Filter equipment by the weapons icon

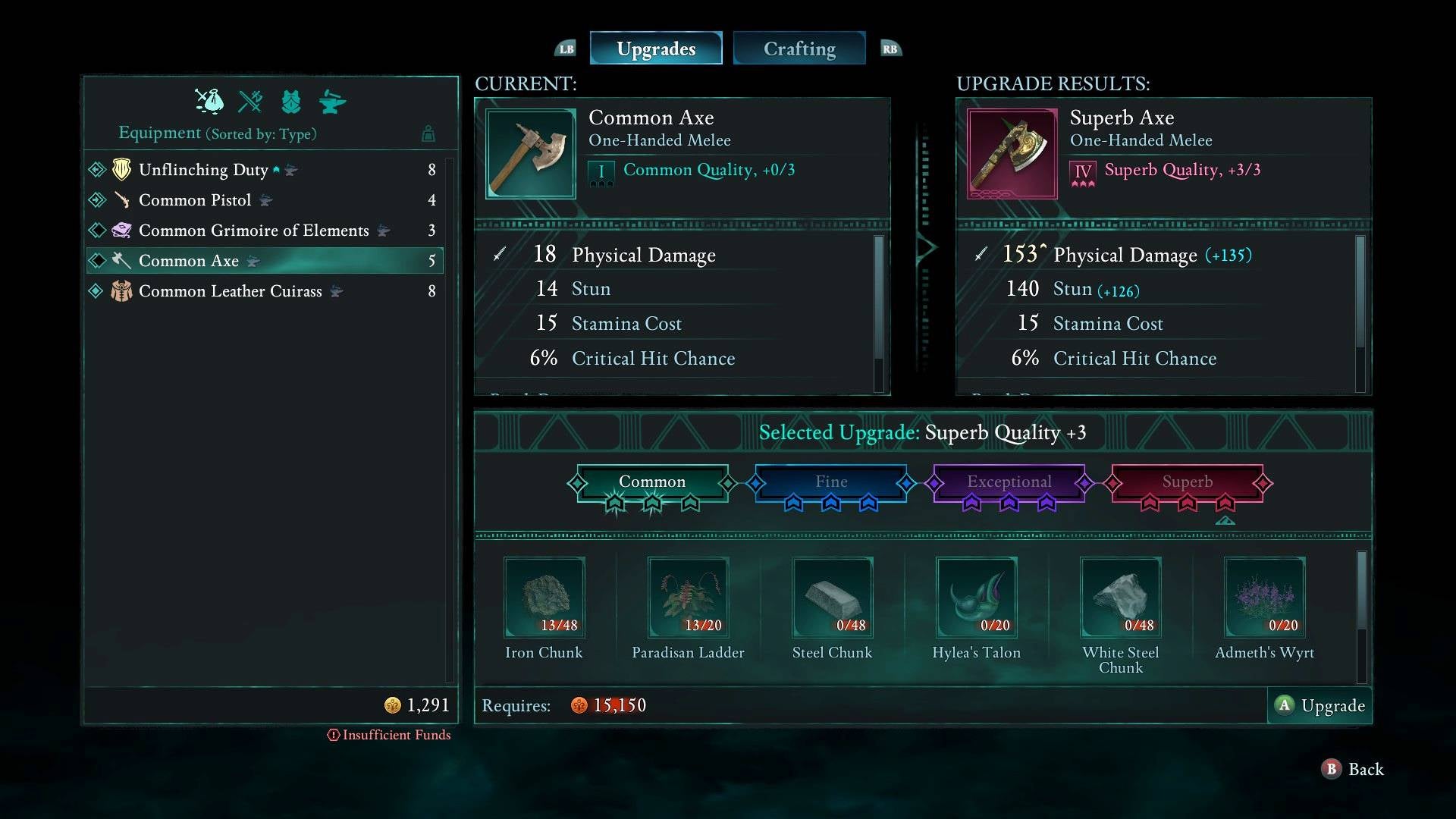tap(249, 101)
